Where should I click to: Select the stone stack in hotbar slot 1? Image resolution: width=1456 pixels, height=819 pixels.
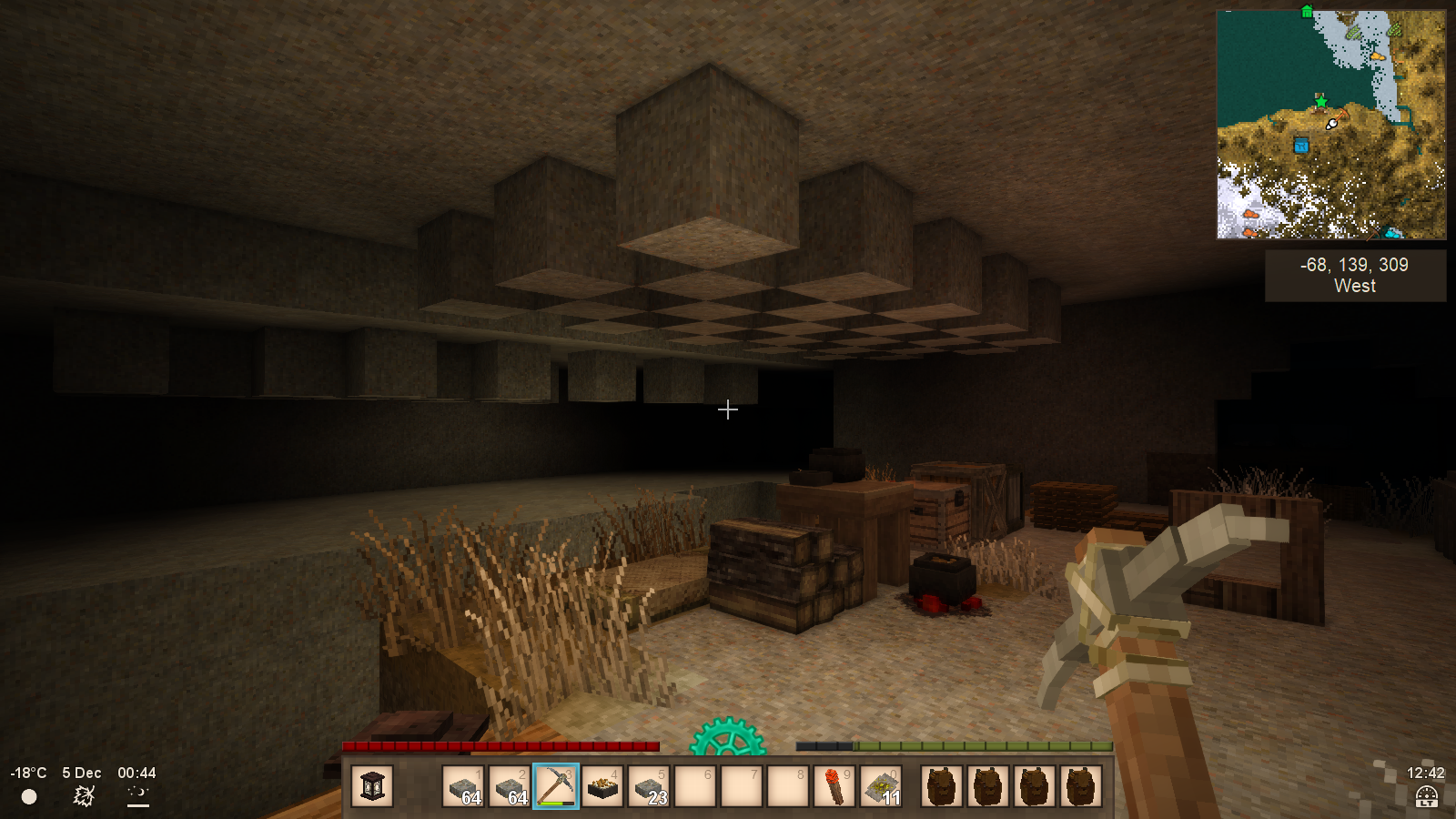[463, 786]
